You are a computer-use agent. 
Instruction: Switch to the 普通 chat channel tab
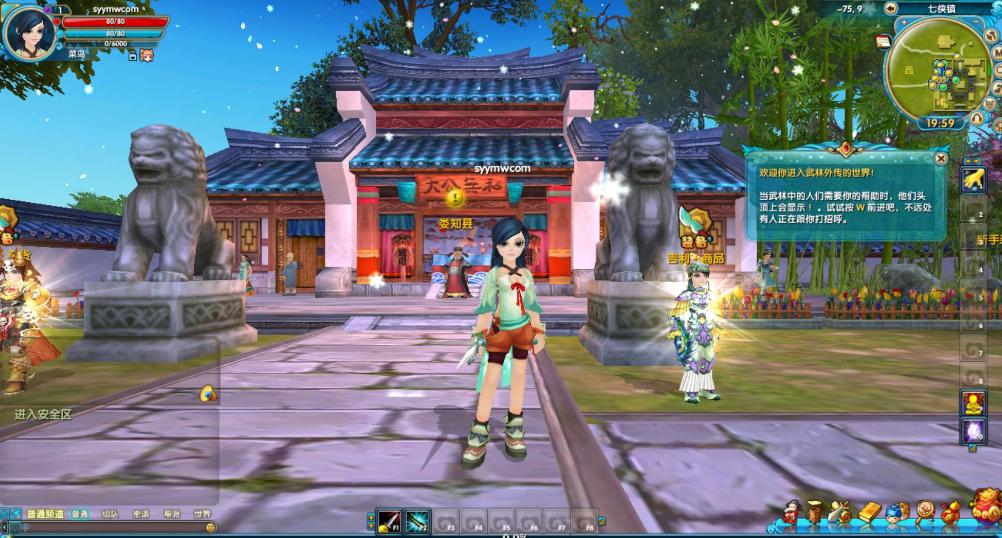click(x=78, y=514)
